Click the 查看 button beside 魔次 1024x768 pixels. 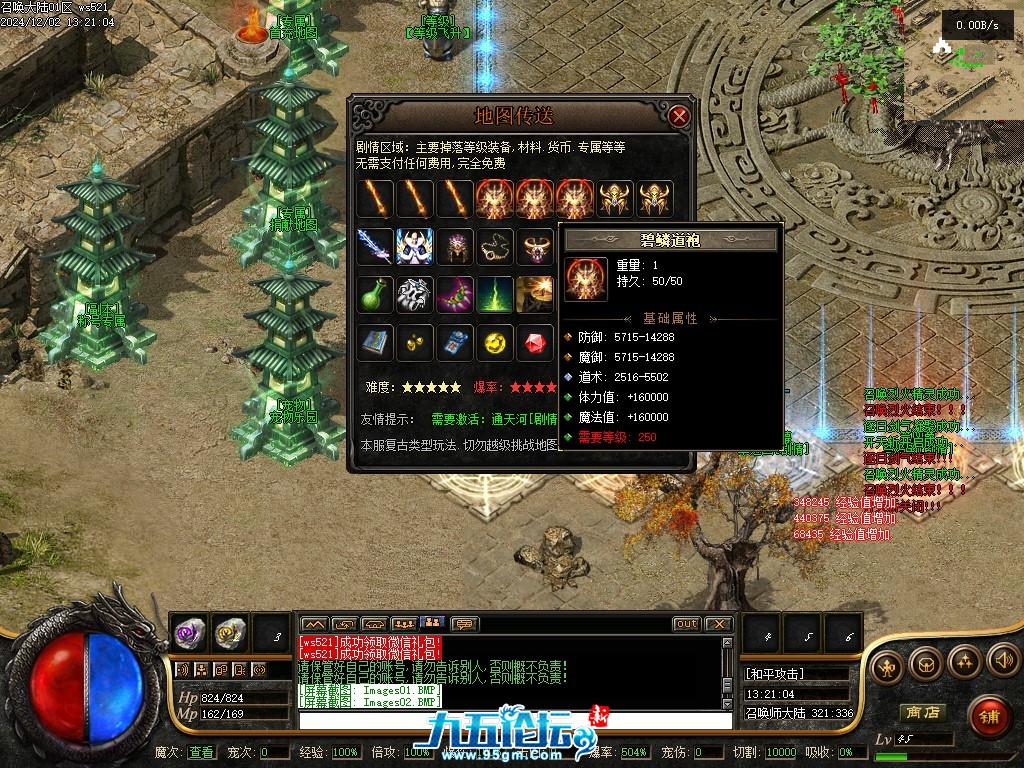[x=201, y=752]
